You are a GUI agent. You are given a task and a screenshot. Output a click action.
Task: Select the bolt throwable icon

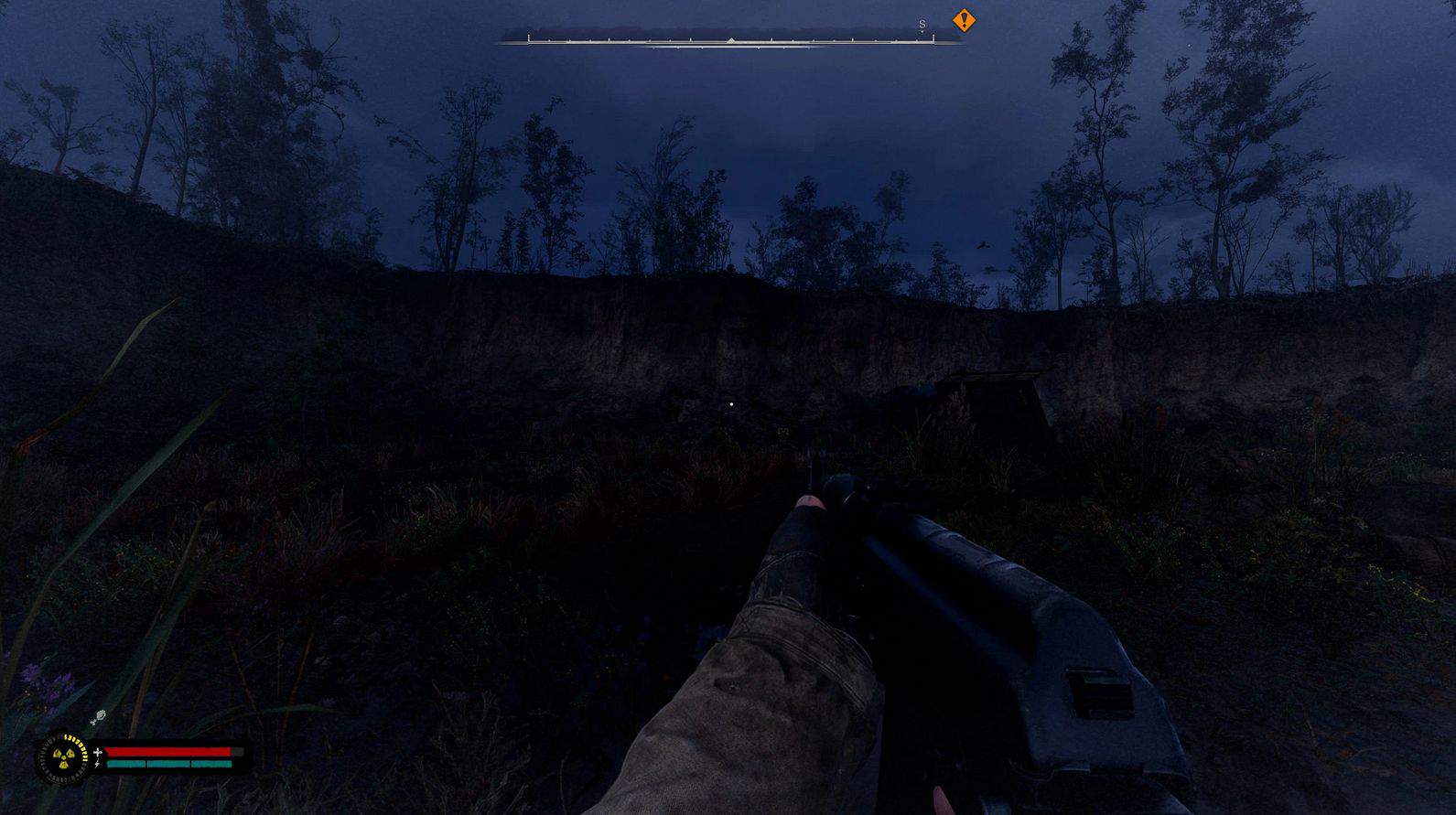tap(98, 717)
